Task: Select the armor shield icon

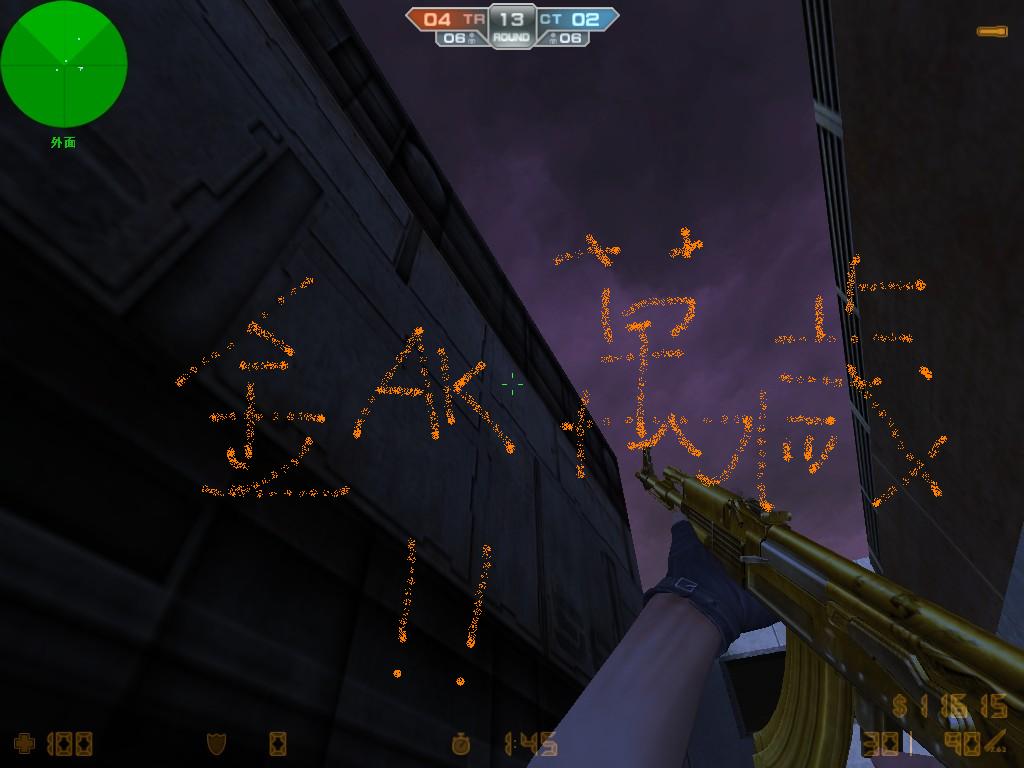Action: coord(215,743)
